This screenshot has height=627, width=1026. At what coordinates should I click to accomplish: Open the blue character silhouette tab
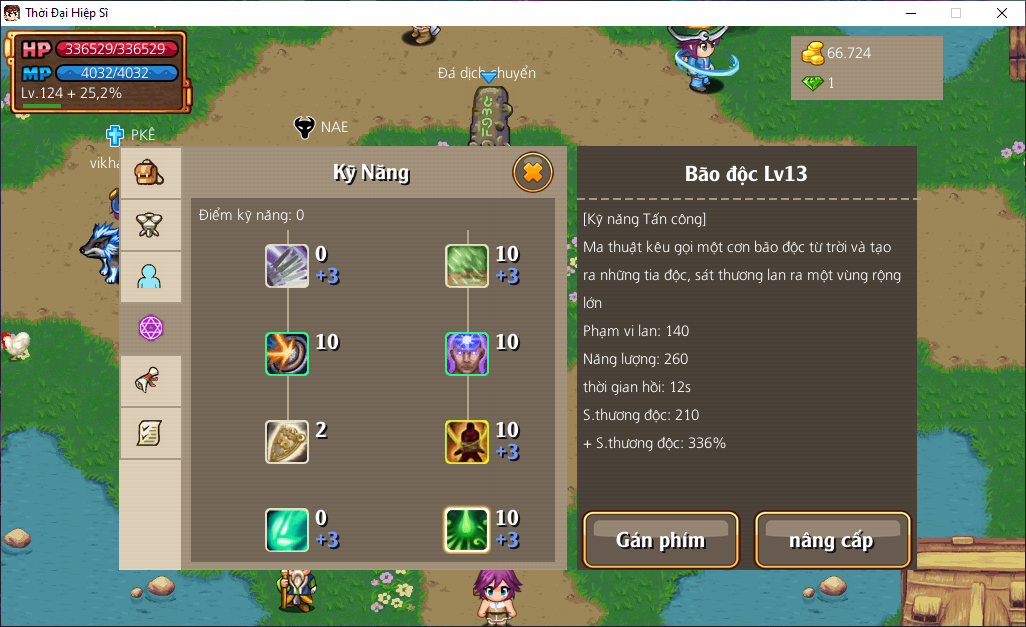tap(150, 277)
